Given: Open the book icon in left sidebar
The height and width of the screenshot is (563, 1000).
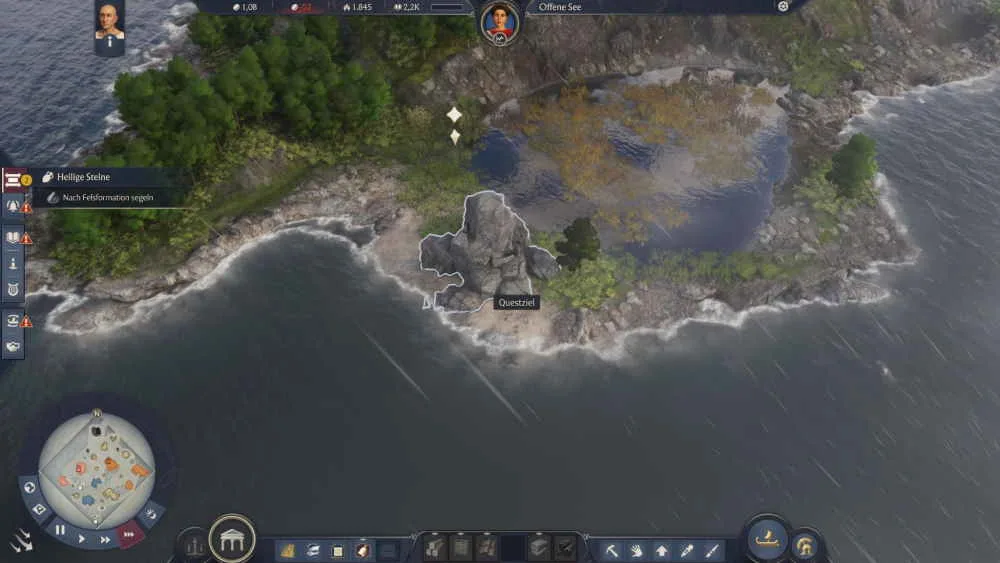Looking at the screenshot, I should tap(13, 238).
